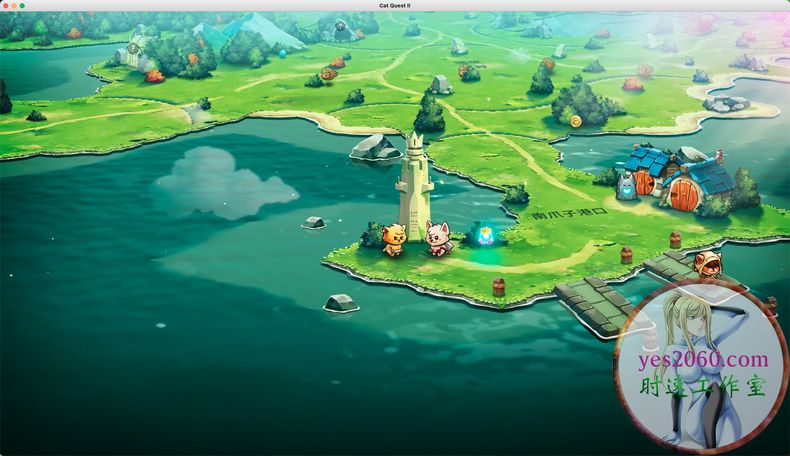Click the green fullscreen window button
Image resolution: width=790 pixels, height=456 pixels.
click(x=22, y=6)
